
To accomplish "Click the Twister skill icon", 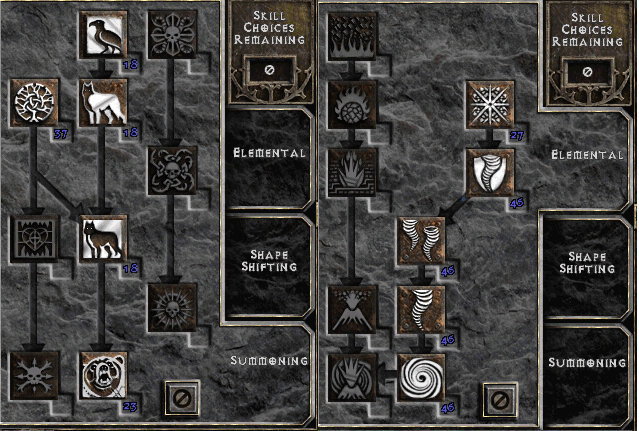I will click(x=420, y=237).
